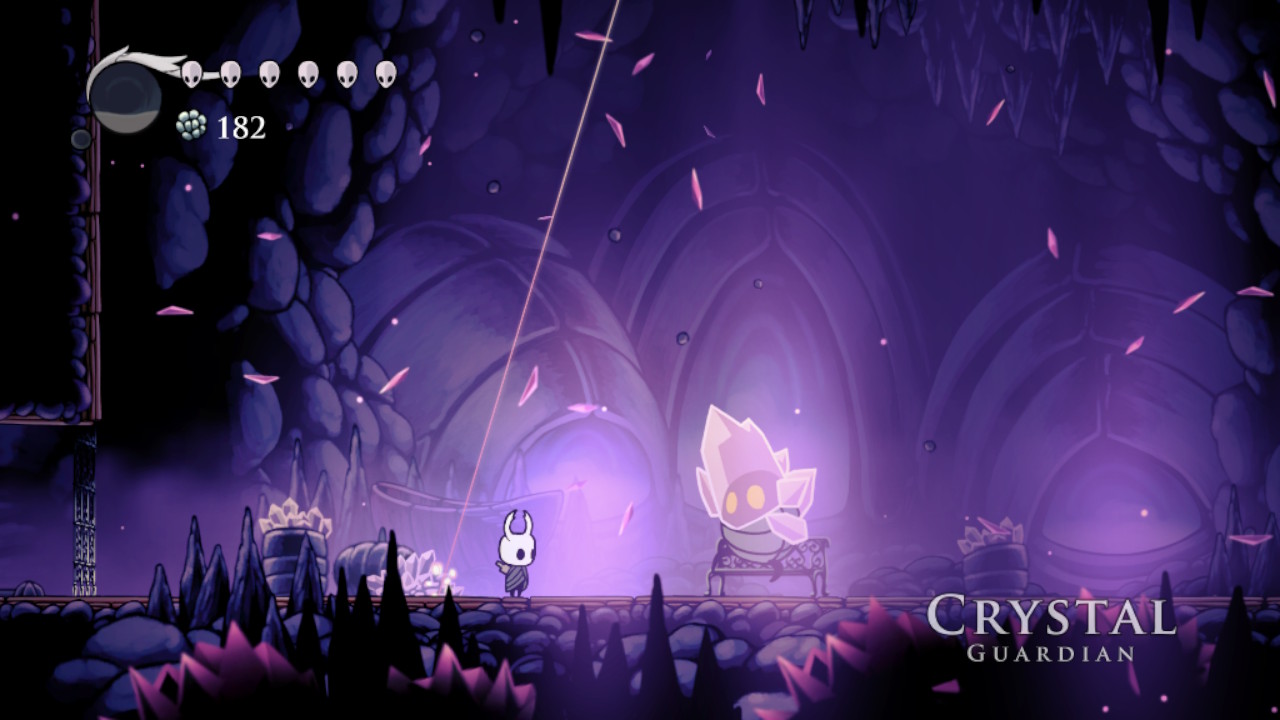Select the first health mask
This screenshot has height=720, width=1280.
pos(192,73)
